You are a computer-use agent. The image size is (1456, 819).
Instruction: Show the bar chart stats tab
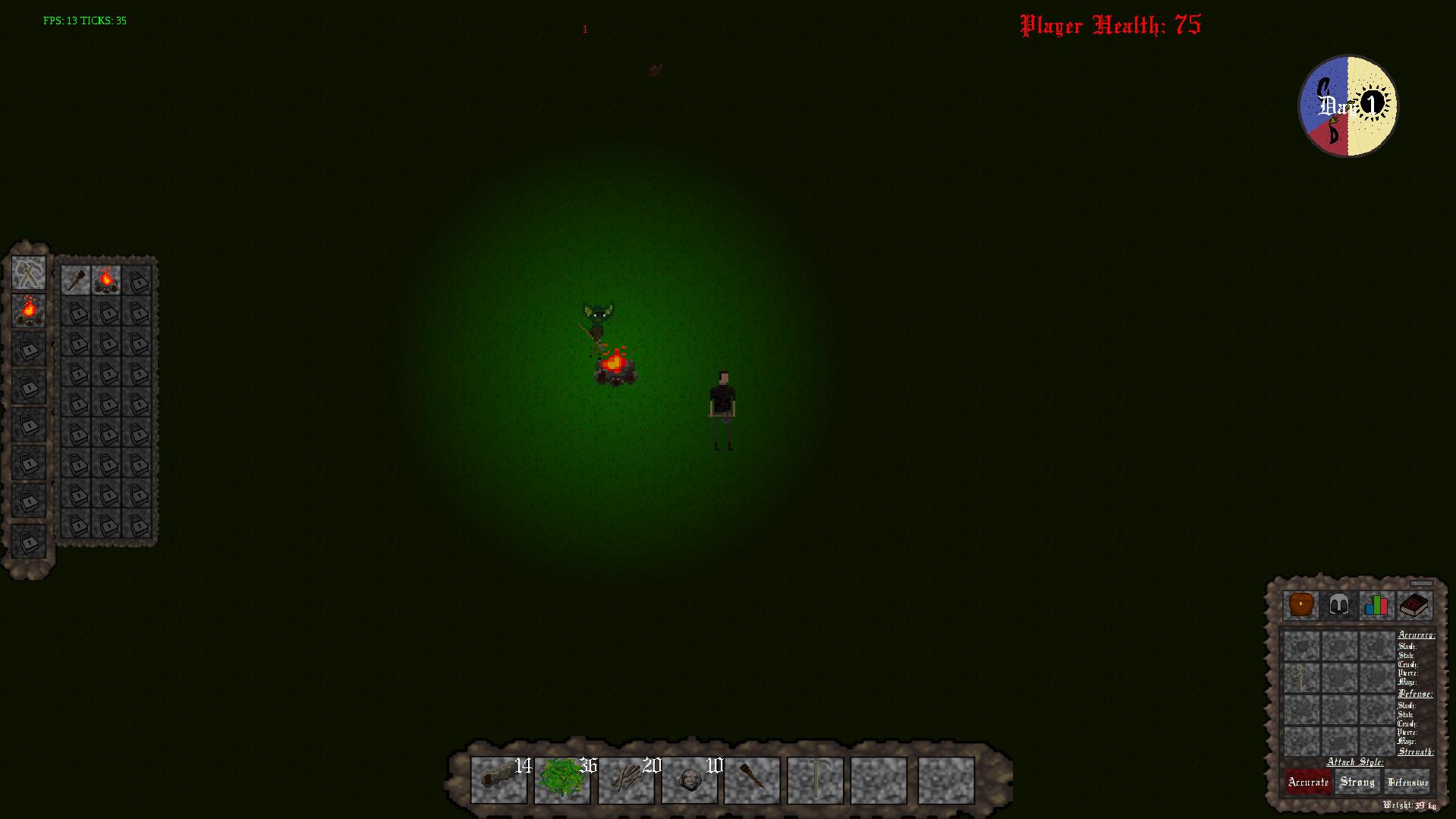[1376, 606]
